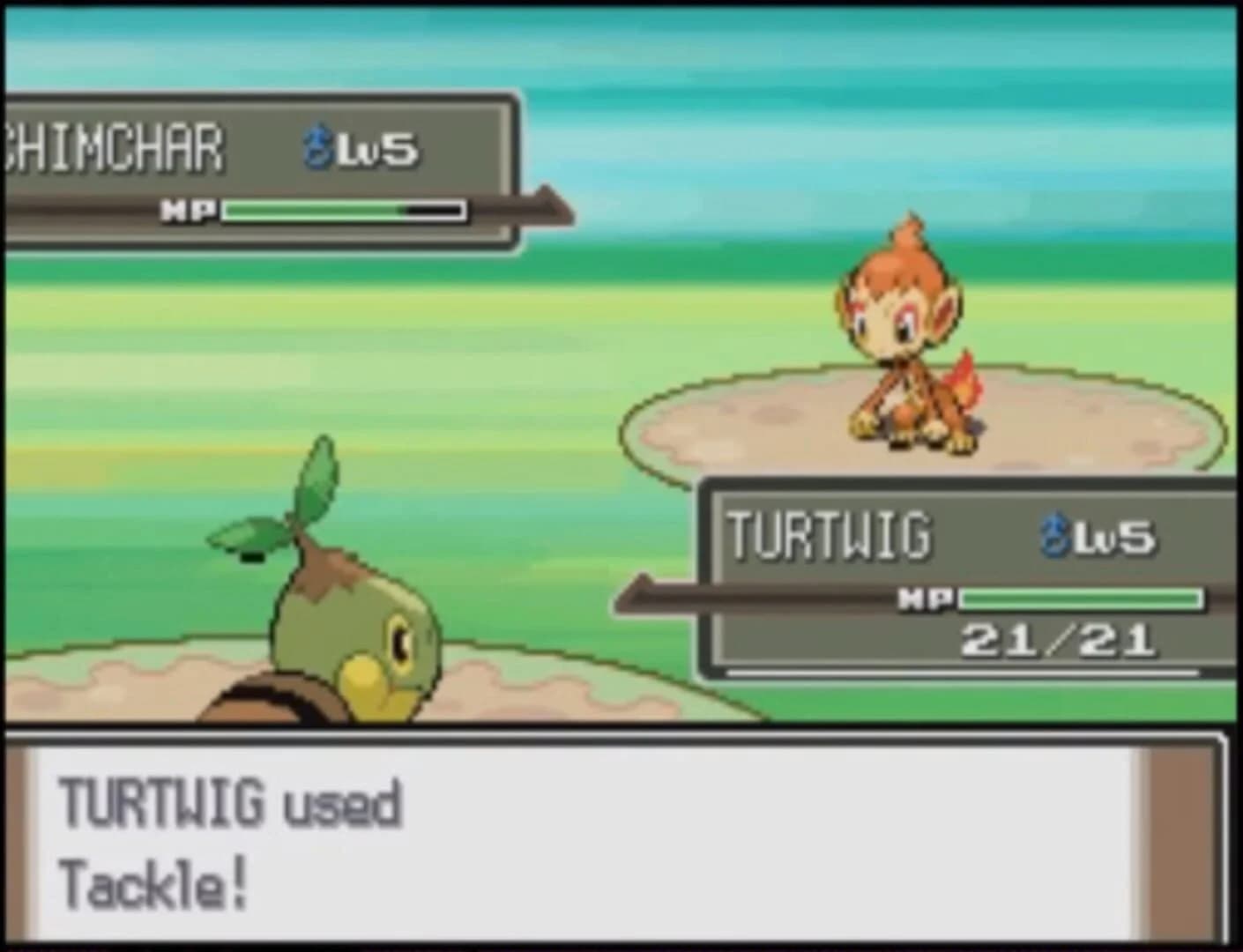Click the HP label on Turtwig's info box

click(x=926, y=599)
